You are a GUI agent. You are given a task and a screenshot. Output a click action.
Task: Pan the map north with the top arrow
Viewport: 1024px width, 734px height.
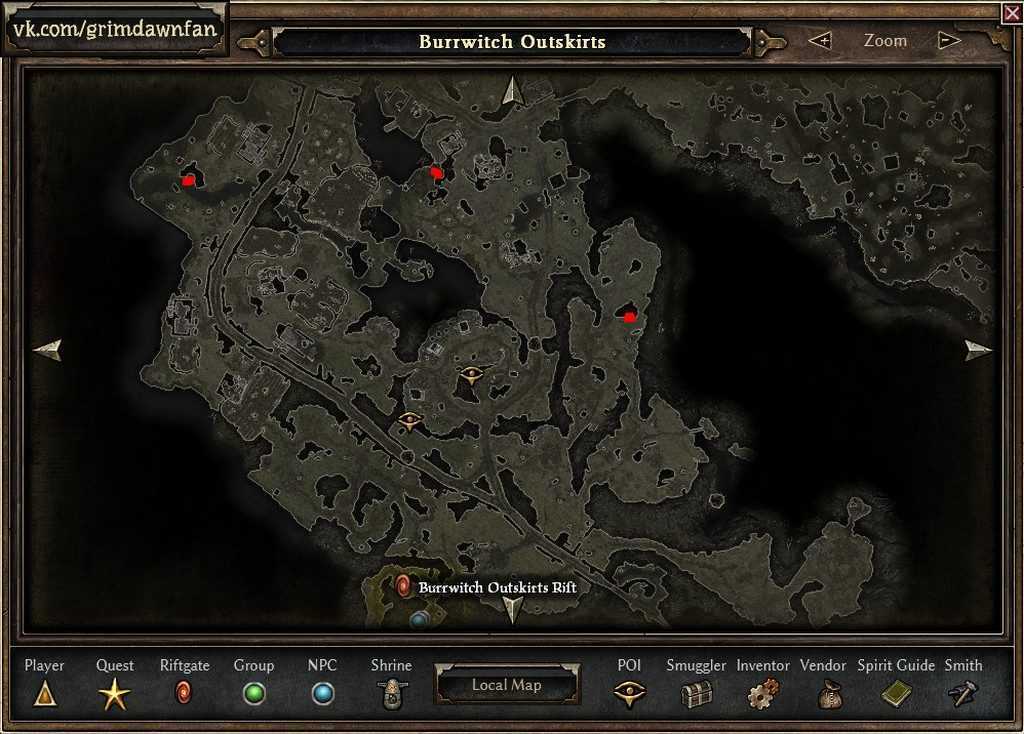pos(513,90)
